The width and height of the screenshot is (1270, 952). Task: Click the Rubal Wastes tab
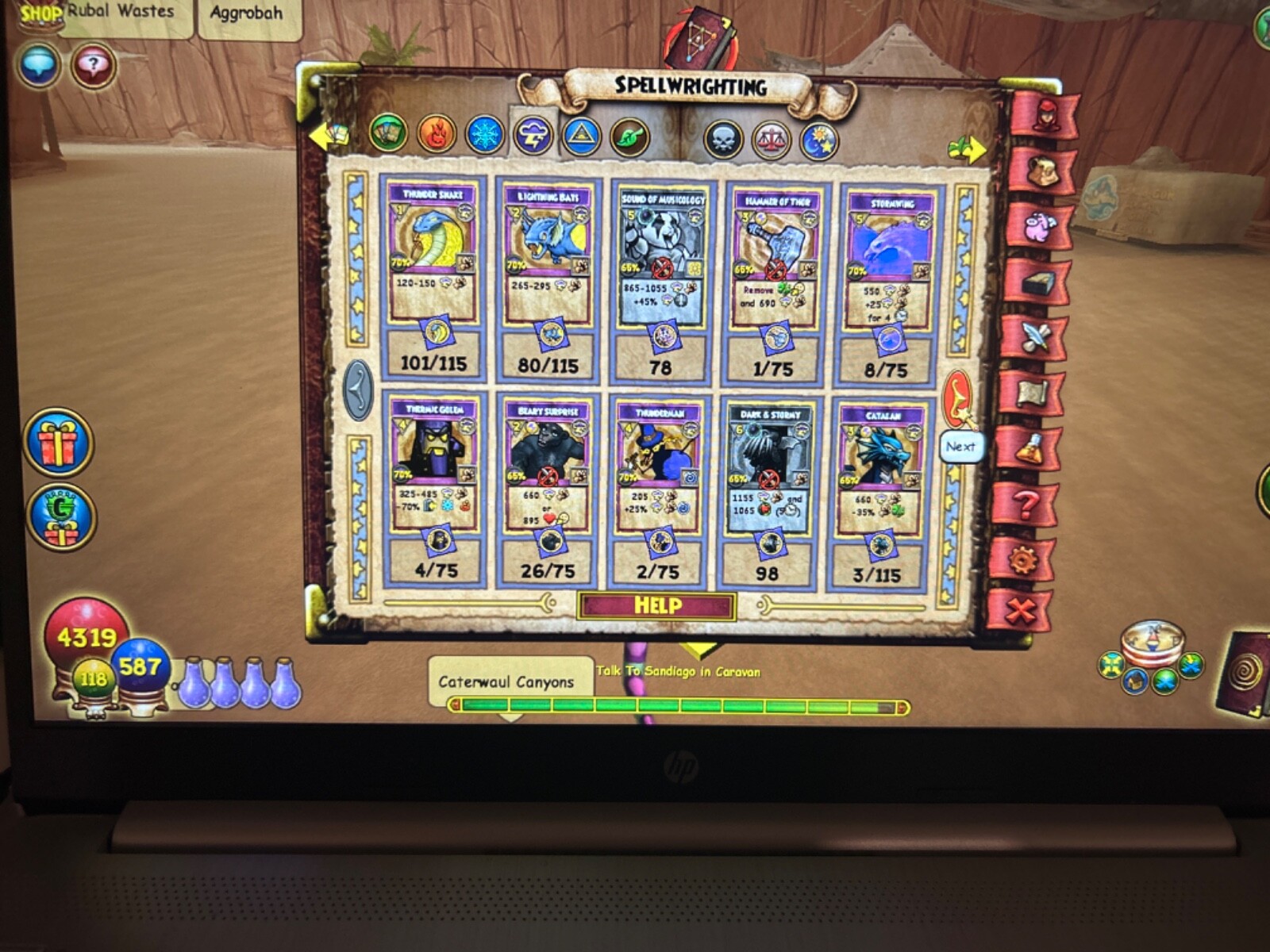(x=121, y=12)
